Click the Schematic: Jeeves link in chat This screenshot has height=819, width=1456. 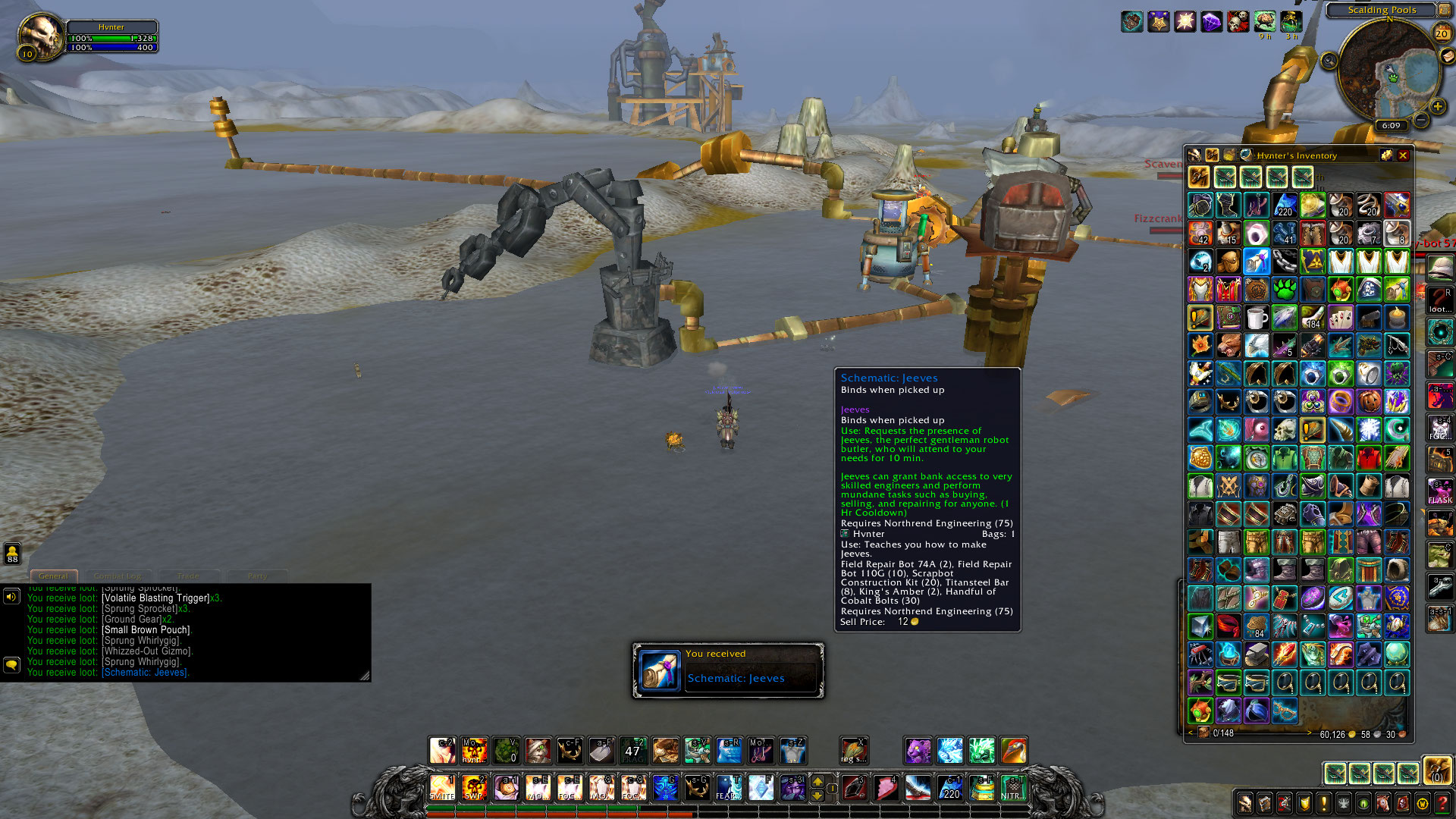click(145, 673)
